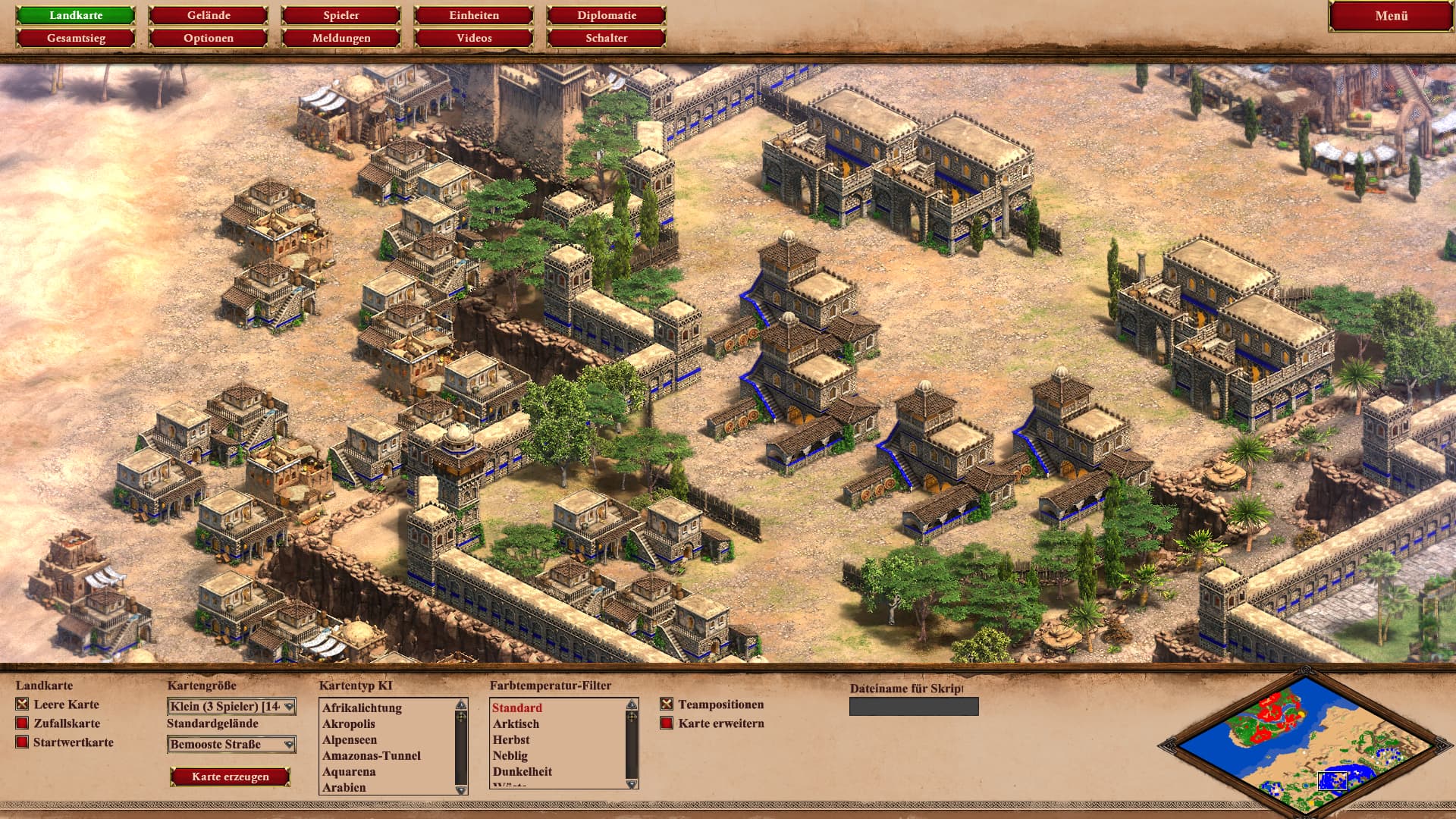Screen dimensions: 1456x819
Task: Switch to the Schalter tab
Action: click(607, 38)
